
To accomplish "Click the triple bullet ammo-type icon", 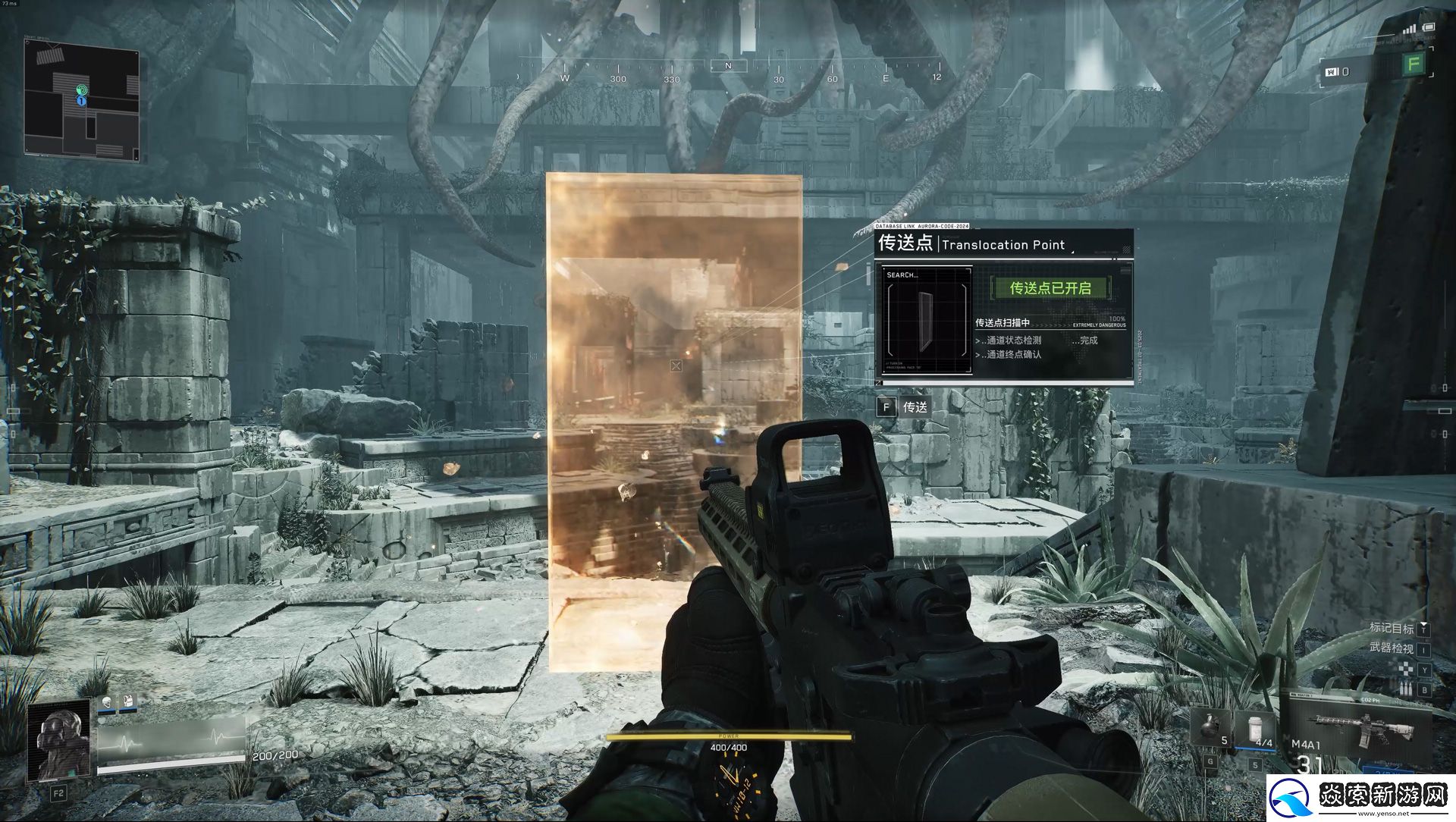I will pos(1405,689).
